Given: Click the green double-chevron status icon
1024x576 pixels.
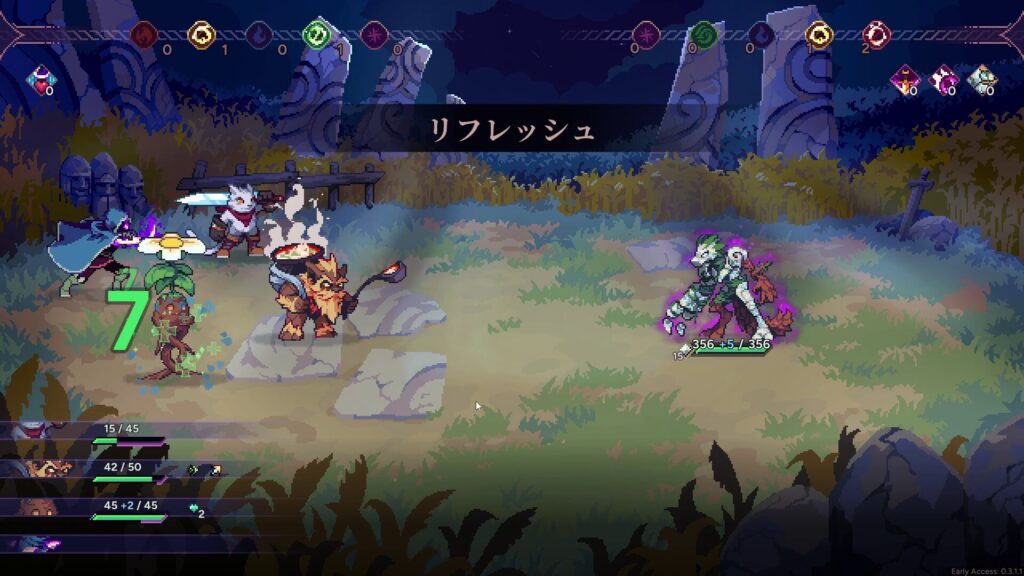Looking at the screenshot, I should [193, 469].
